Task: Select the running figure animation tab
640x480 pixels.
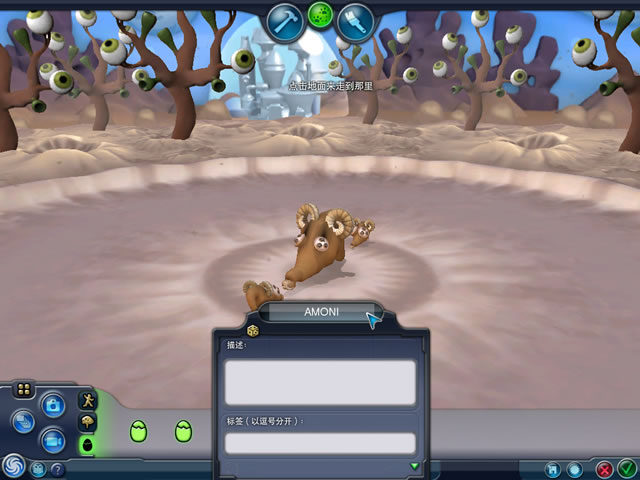Action: 87,400
